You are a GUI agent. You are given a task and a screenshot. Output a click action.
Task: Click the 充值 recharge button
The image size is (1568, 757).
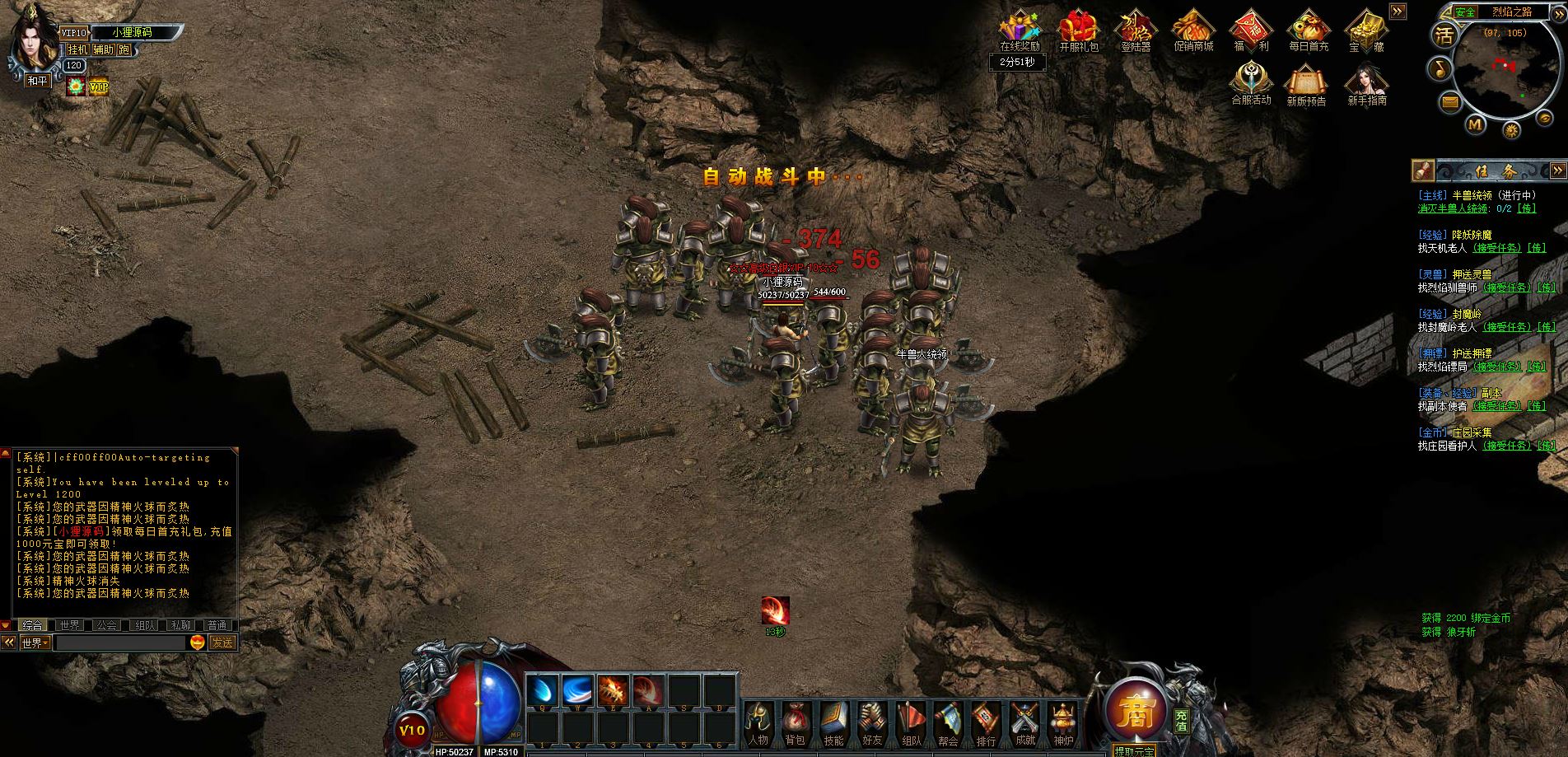pyautogui.click(x=1182, y=721)
